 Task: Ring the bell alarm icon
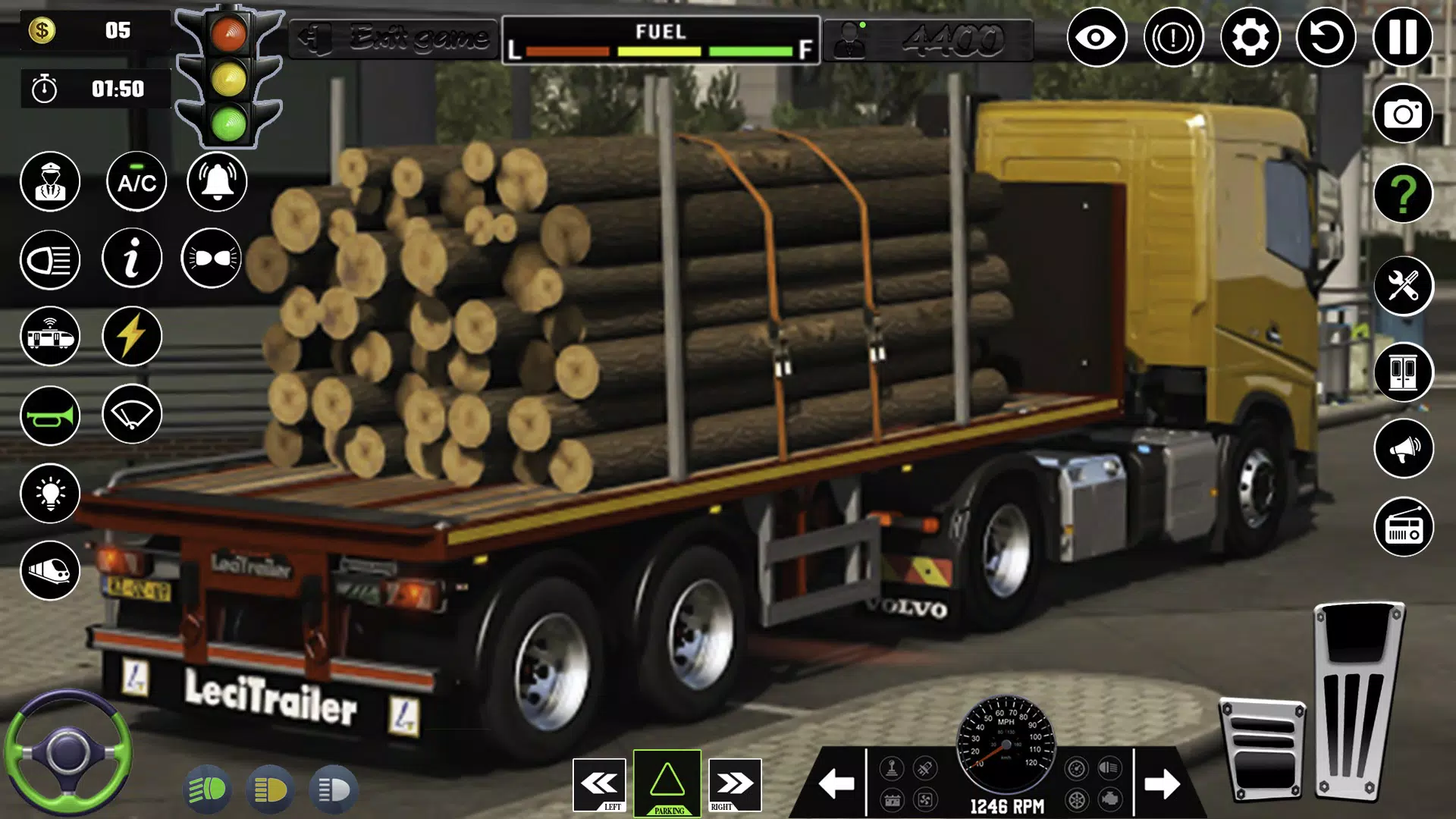tap(217, 182)
